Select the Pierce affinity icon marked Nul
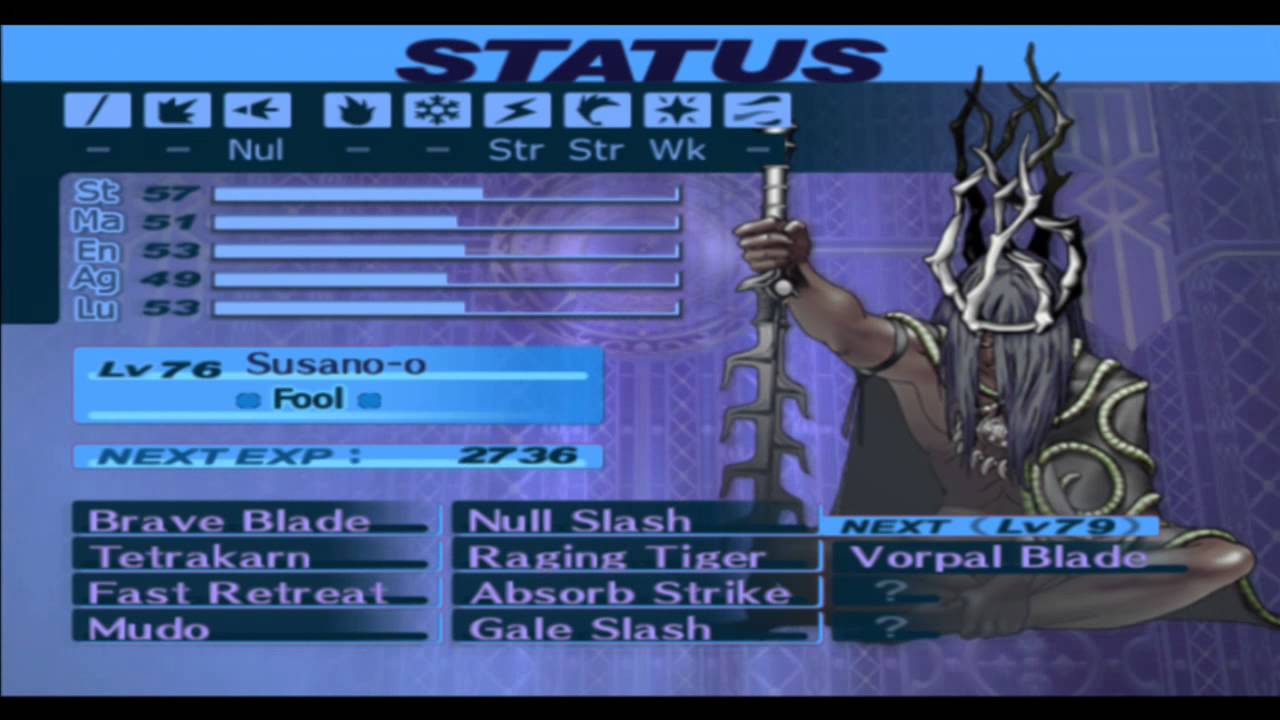The image size is (1280, 720). pyautogui.click(x=257, y=110)
